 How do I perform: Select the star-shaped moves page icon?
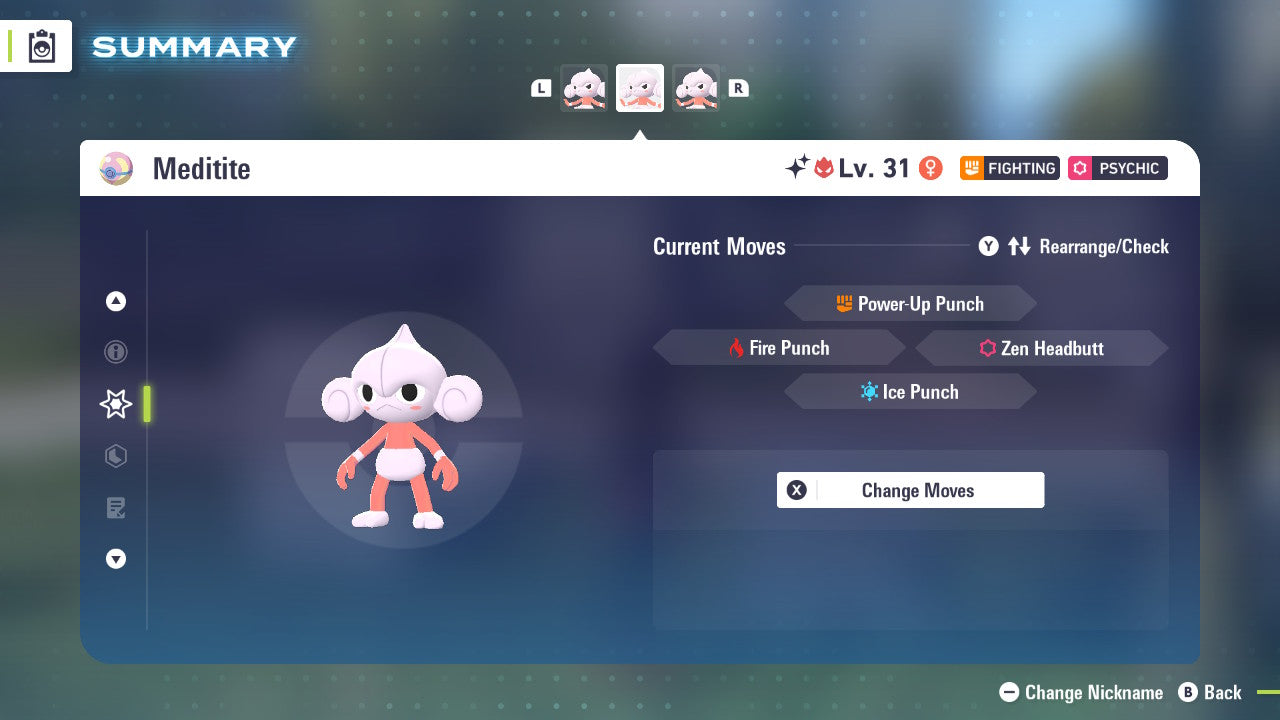pos(115,404)
